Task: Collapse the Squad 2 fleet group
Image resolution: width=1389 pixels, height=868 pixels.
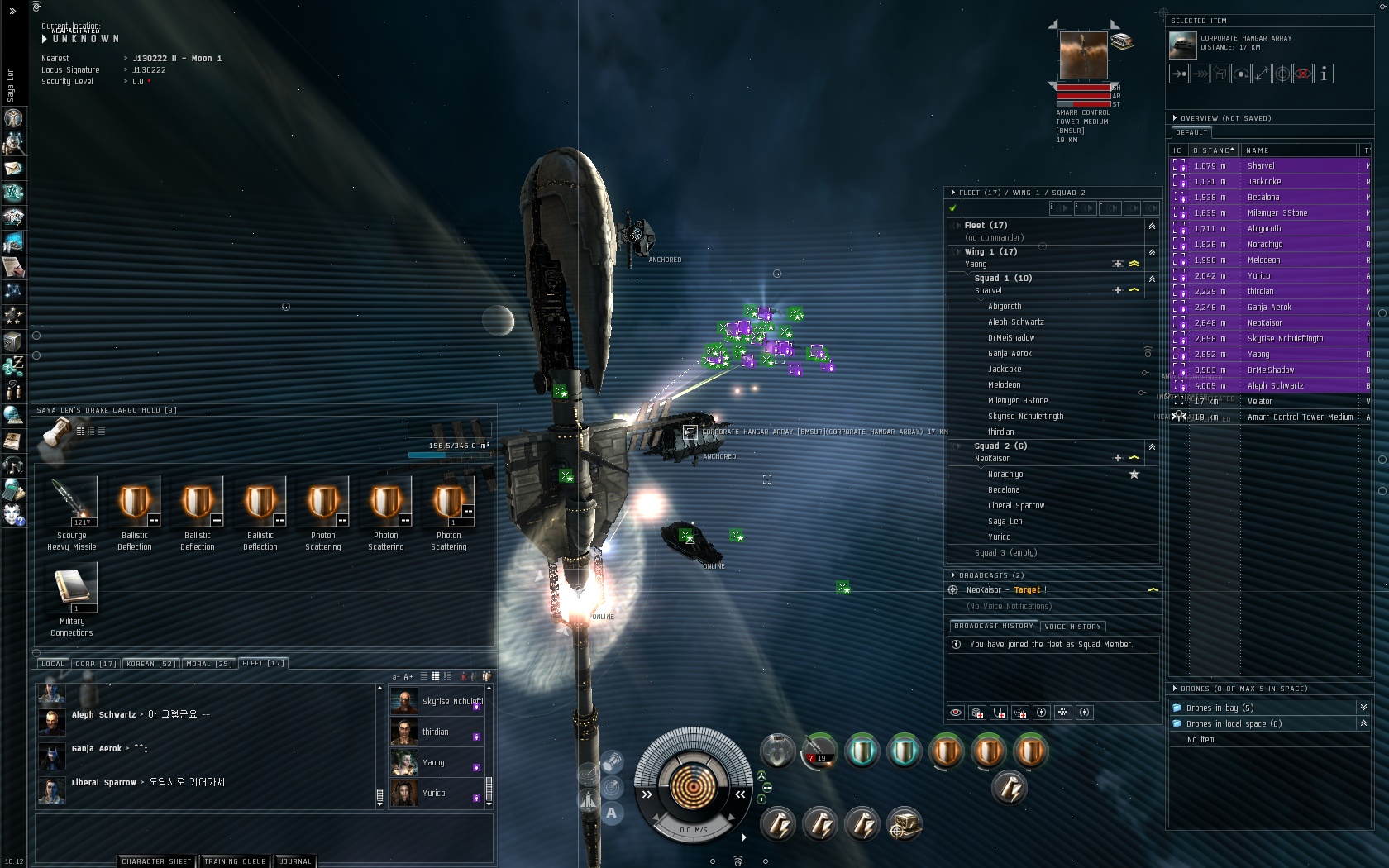Action: [1152, 446]
